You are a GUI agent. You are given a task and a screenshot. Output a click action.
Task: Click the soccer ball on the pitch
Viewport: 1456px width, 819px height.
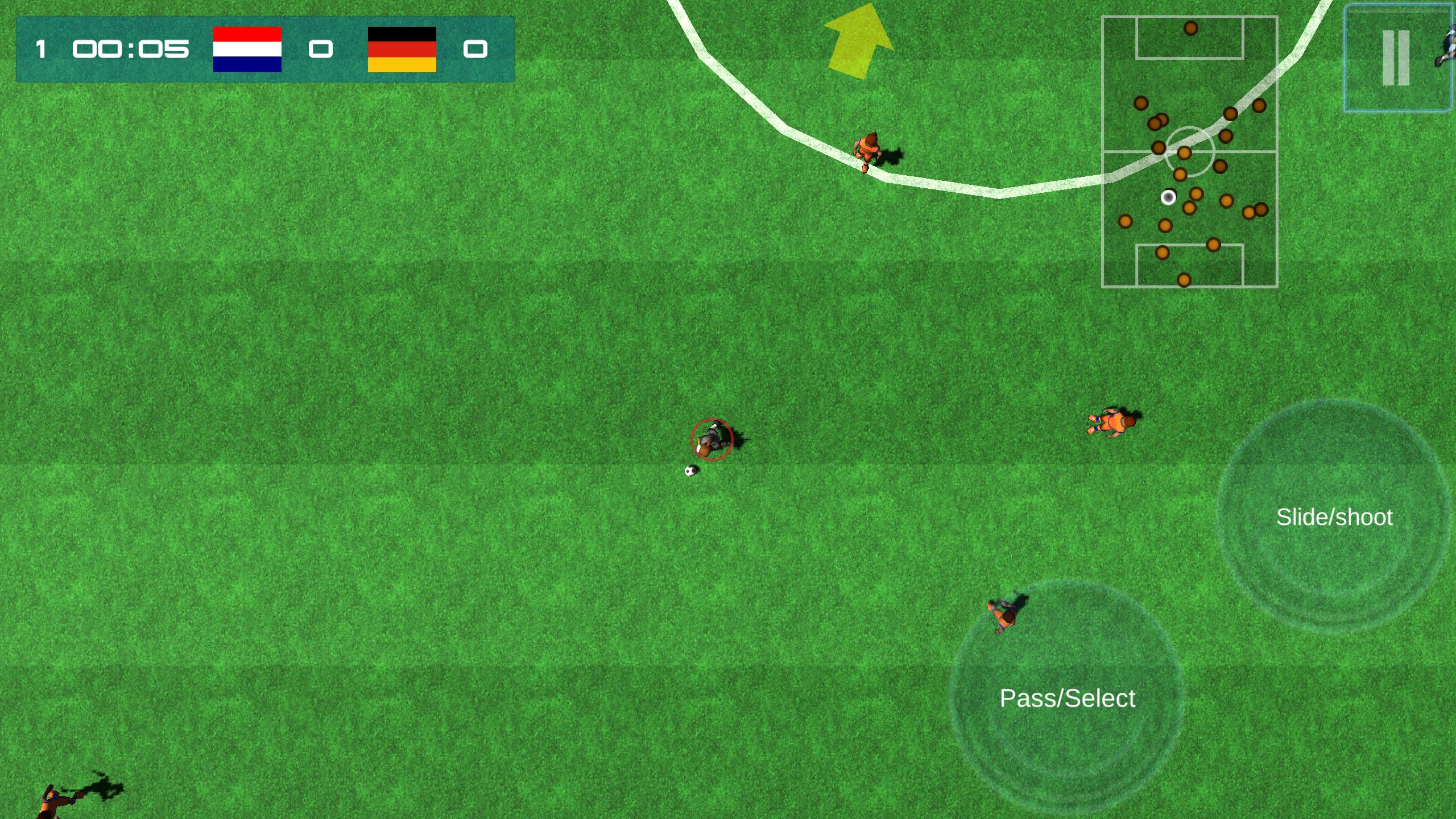point(692,471)
